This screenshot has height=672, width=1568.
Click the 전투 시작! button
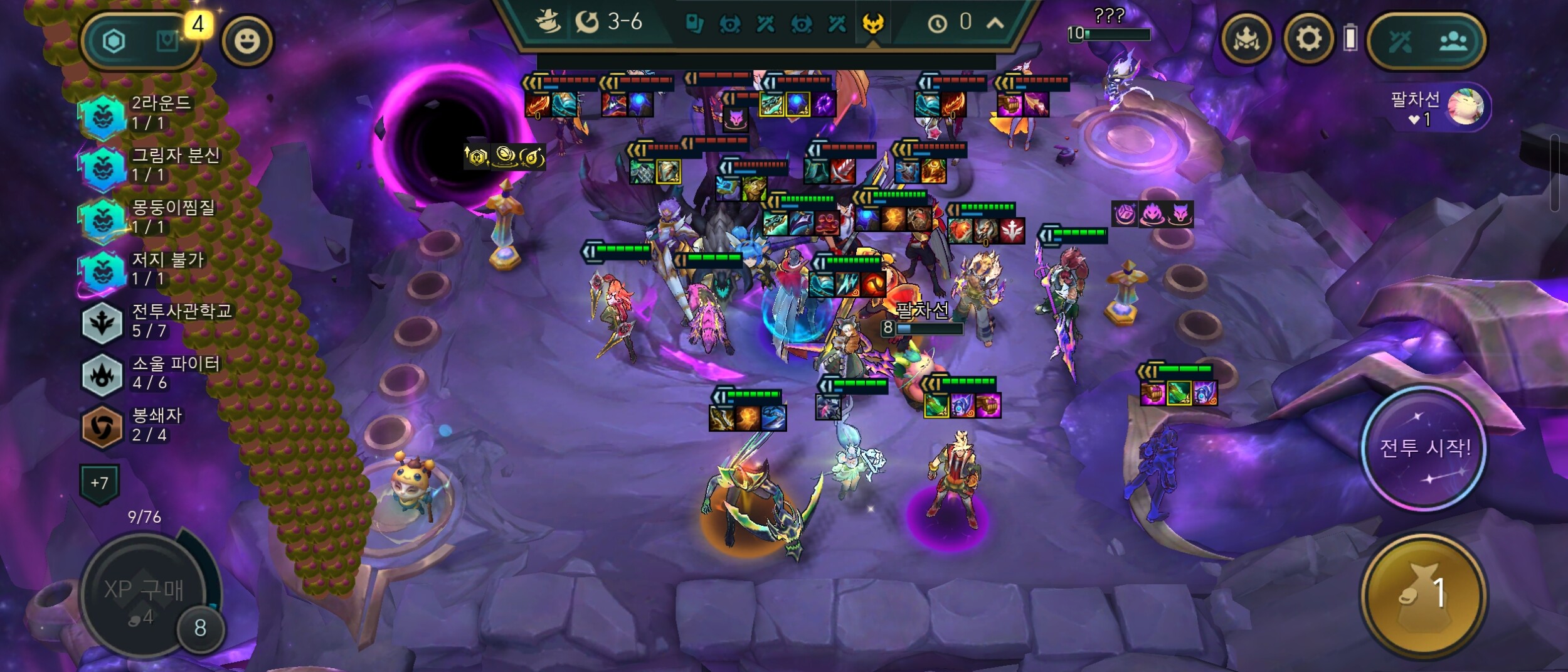[x=1424, y=448]
